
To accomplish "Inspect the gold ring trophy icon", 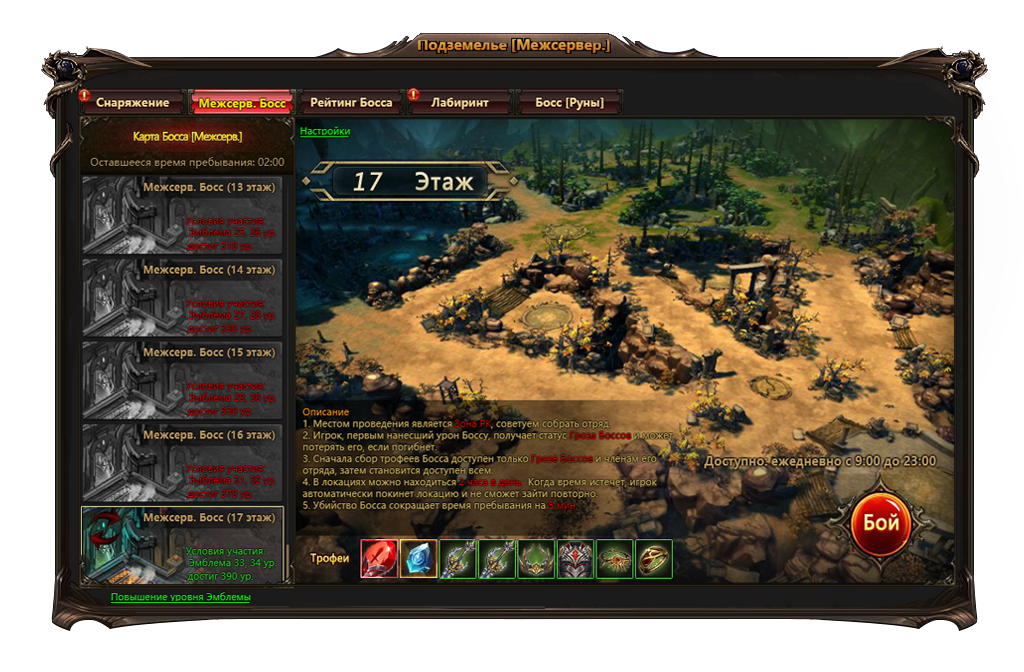I will coord(655,559).
